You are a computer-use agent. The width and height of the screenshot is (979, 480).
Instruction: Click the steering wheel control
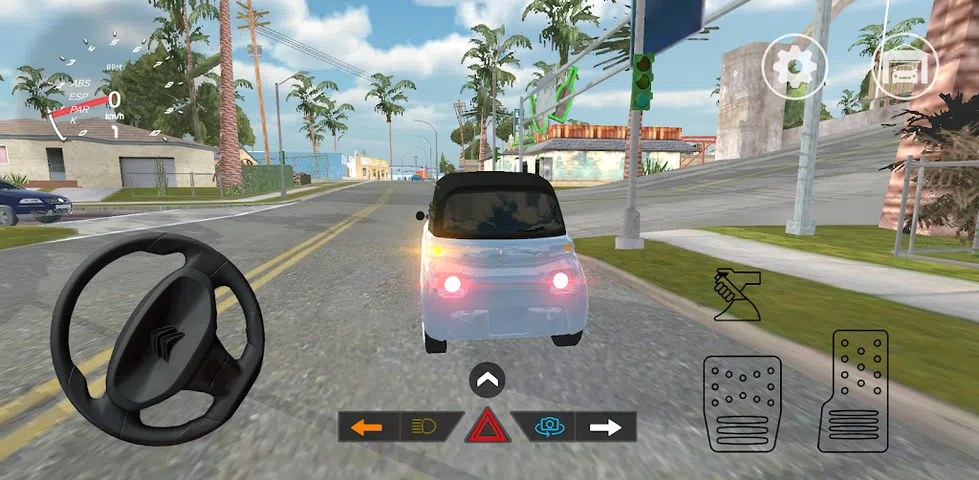click(157, 336)
